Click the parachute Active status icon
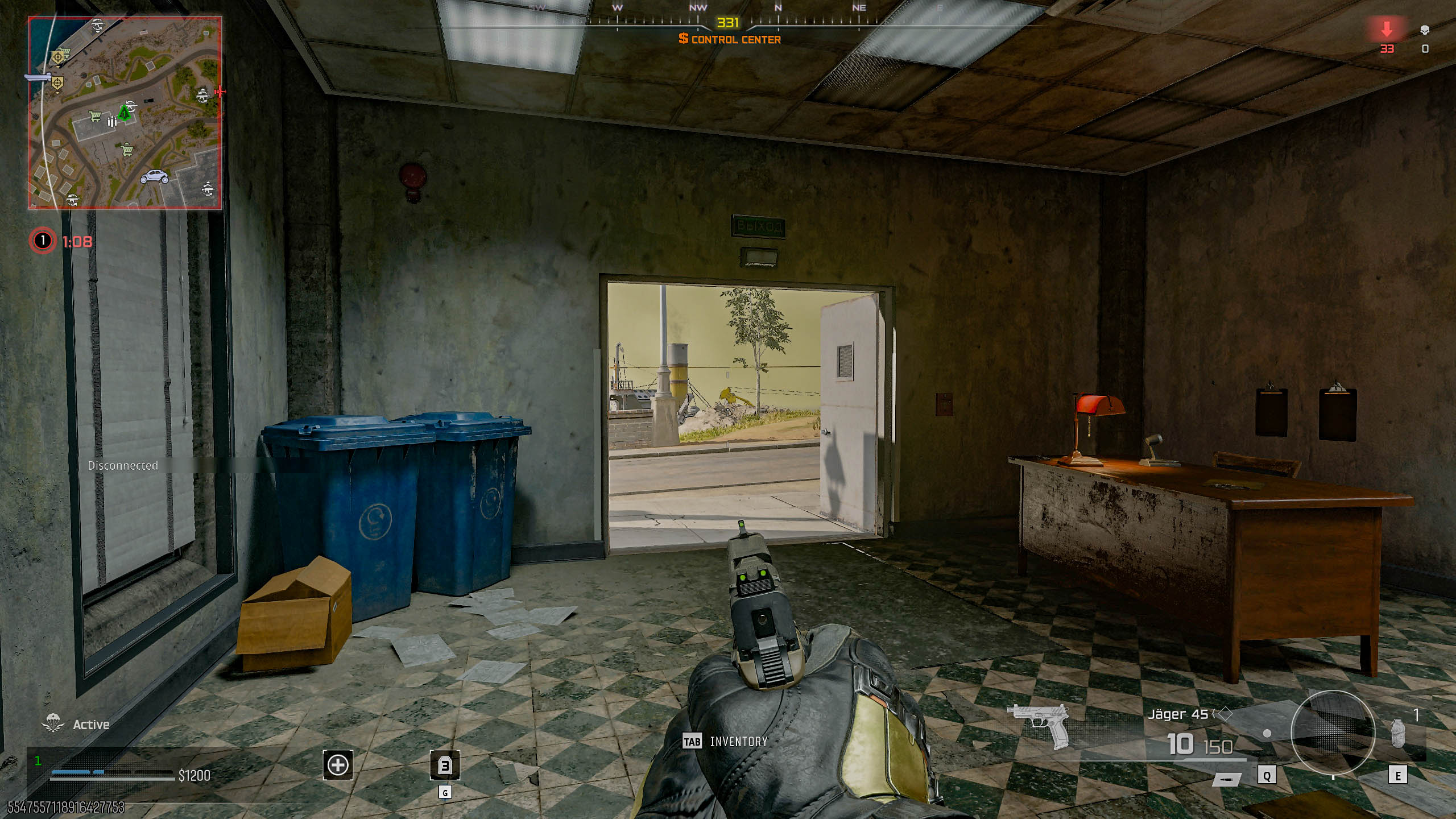The height and width of the screenshot is (819, 1456). pos(53,723)
